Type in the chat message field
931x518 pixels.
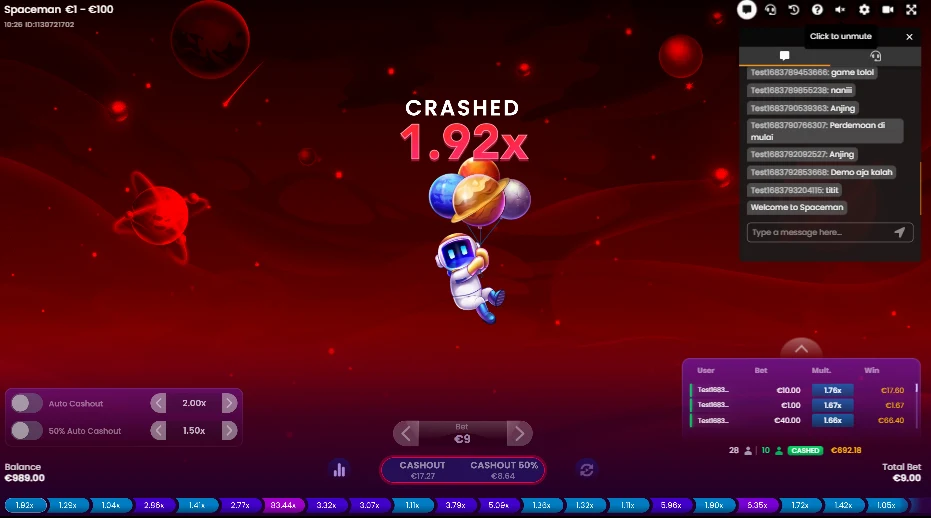[817, 232]
